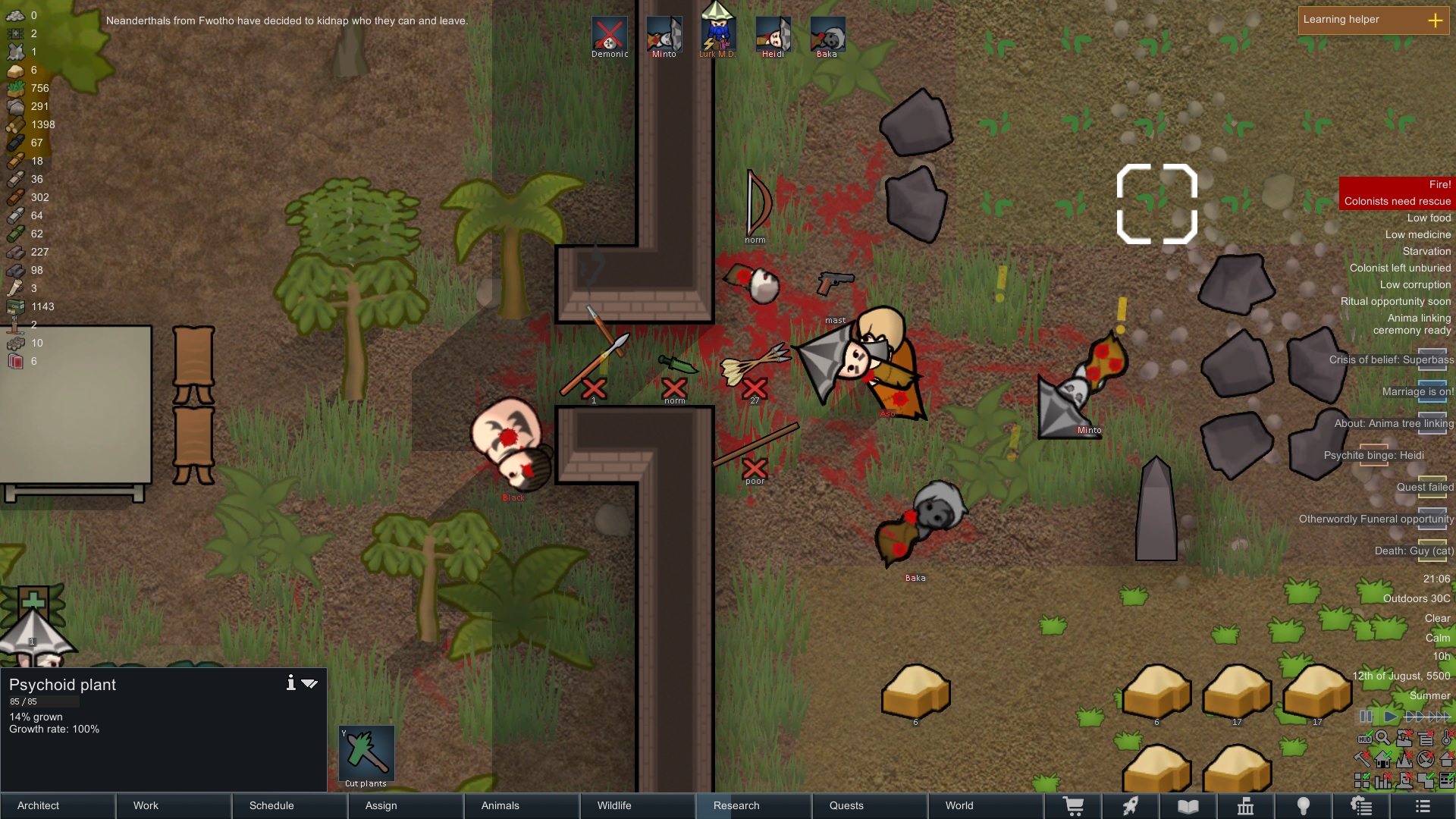
Task: Disable the zone visibility overlay checkmark
Action: [x=1425, y=780]
